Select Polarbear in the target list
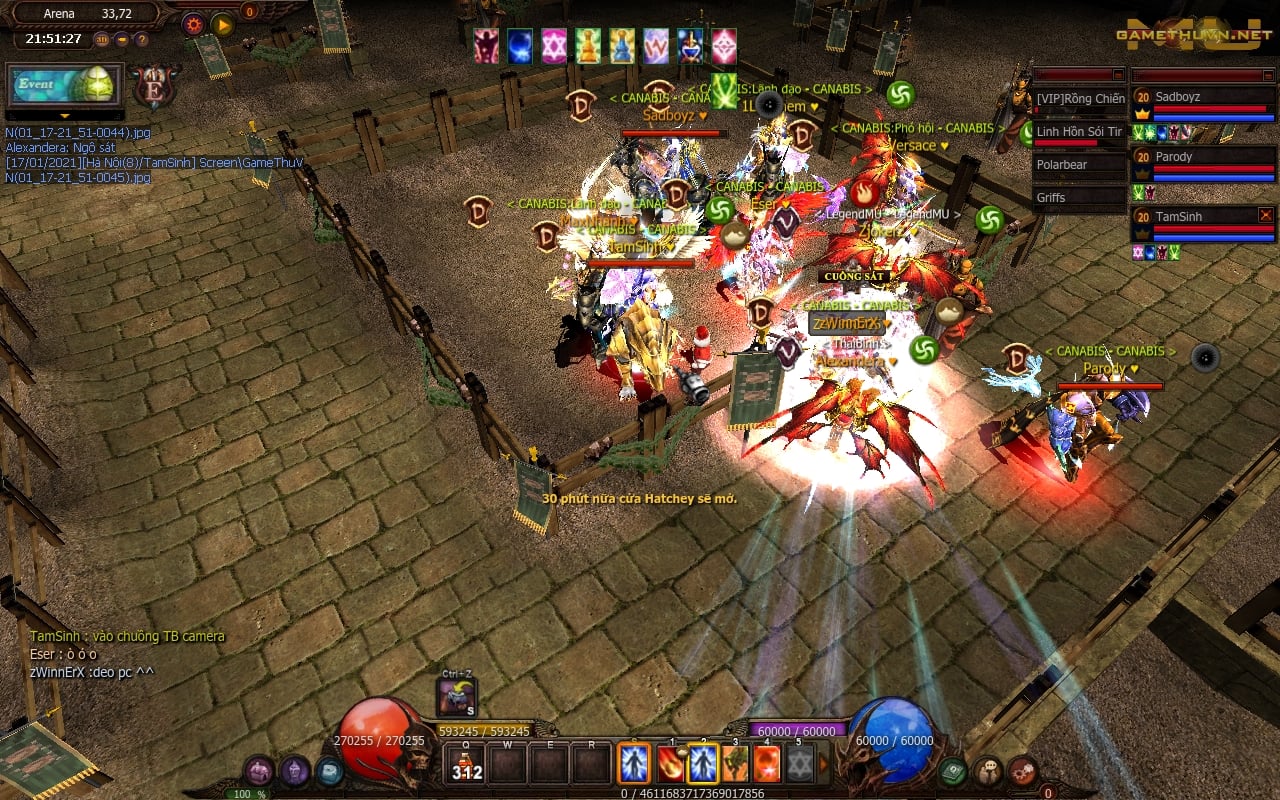 tap(1079, 165)
